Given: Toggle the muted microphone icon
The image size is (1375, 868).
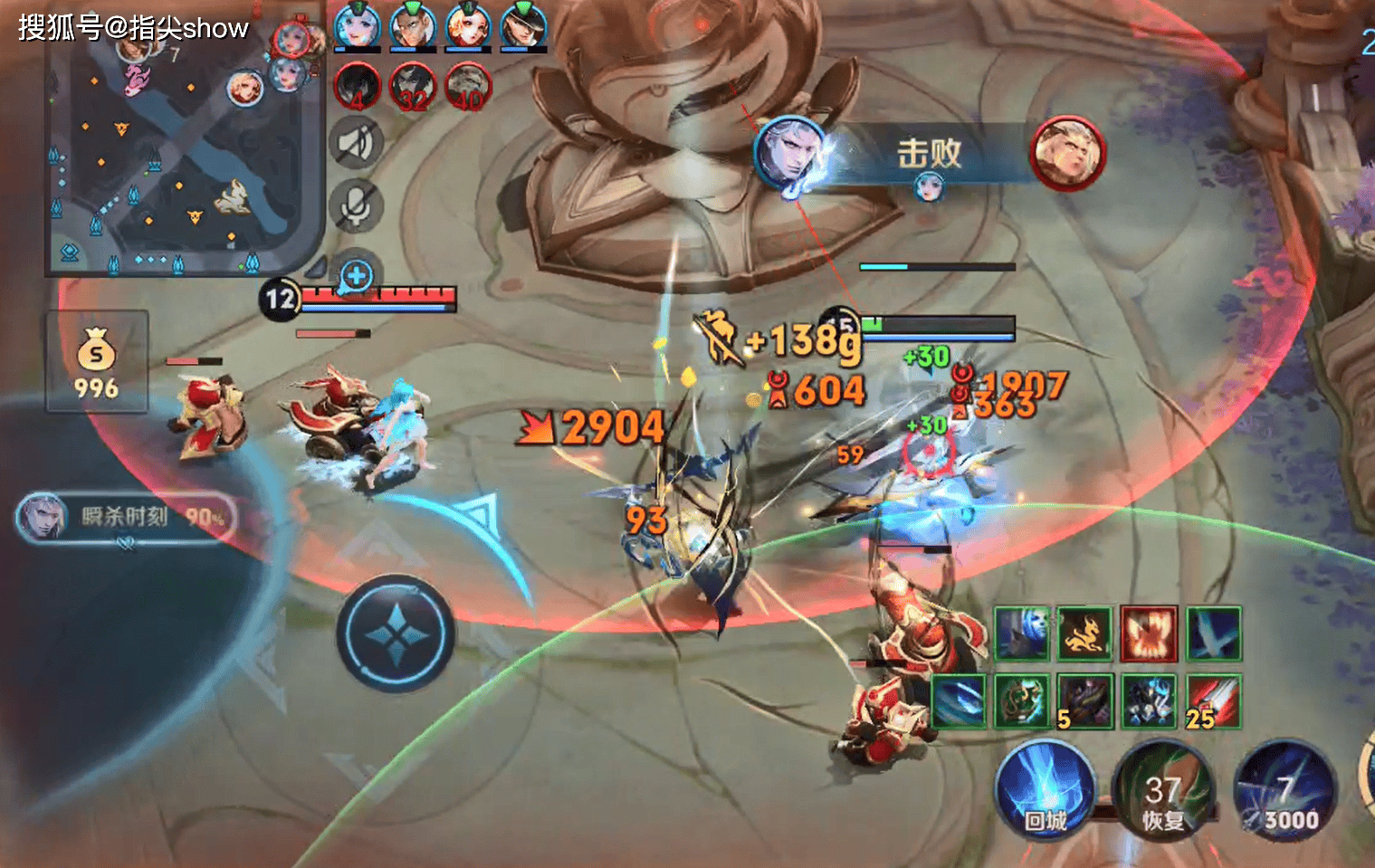Looking at the screenshot, I should pyautogui.click(x=357, y=207).
